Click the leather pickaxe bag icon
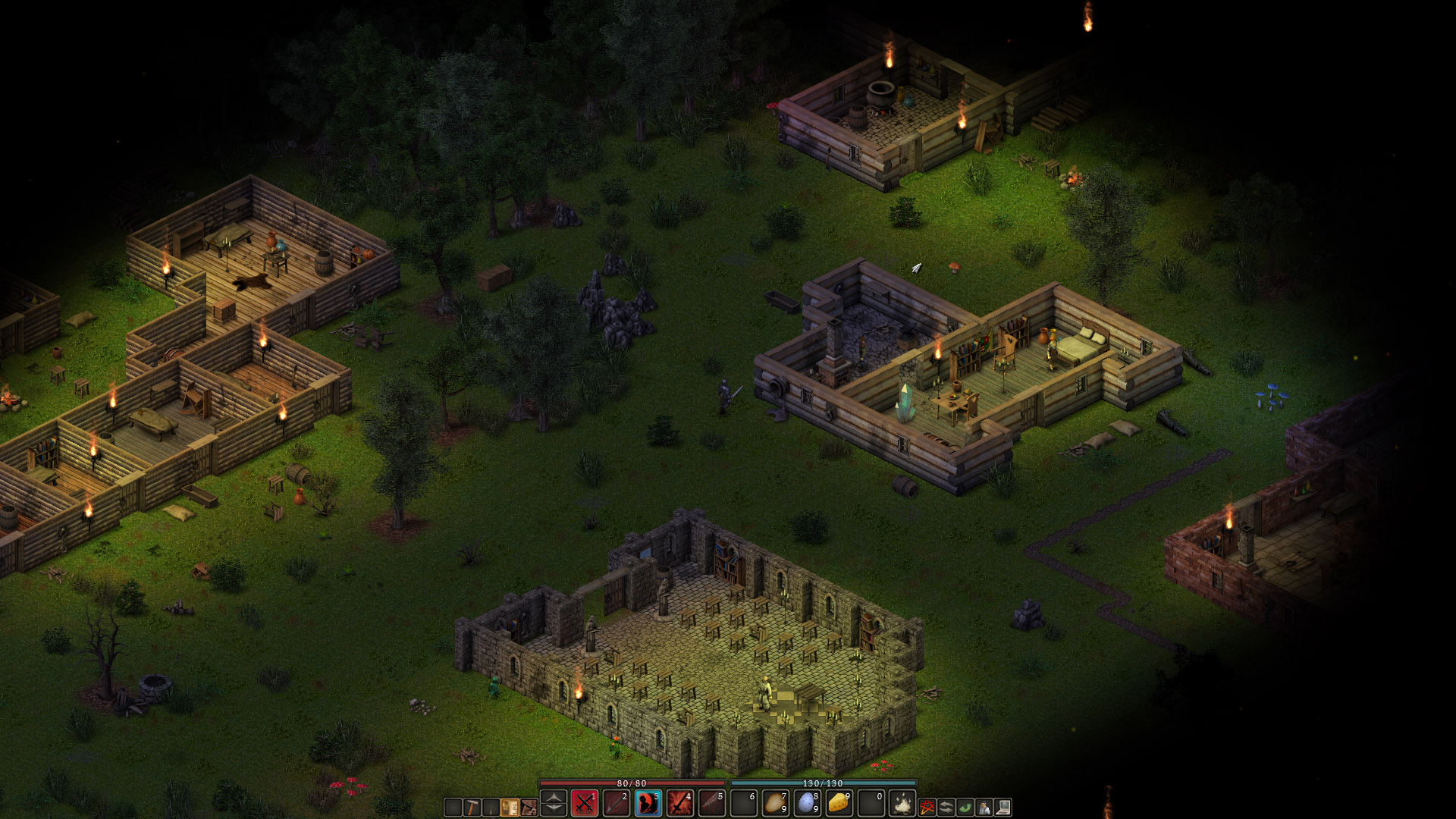This screenshot has height=819, width=1456. [x=529, y=807]
